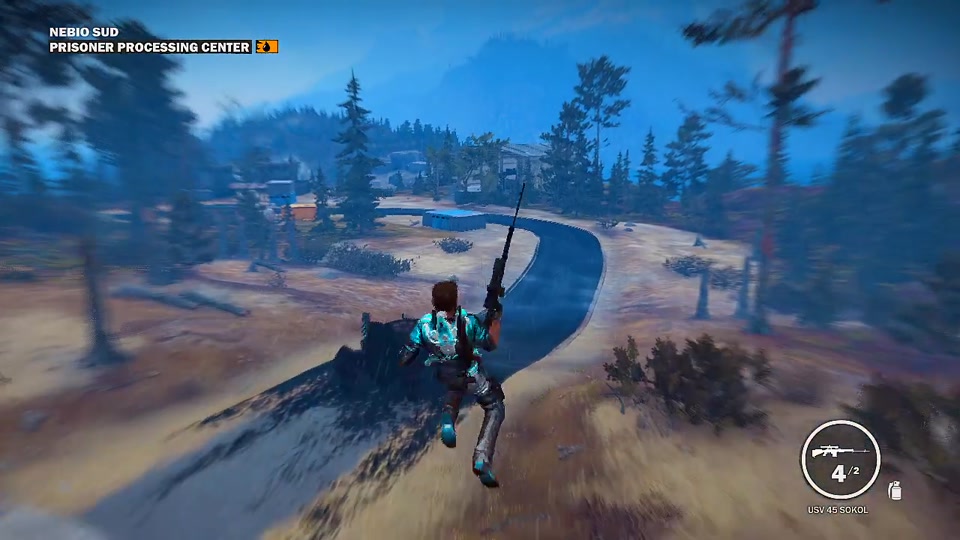Select the USV 45 Sokol weapon circle
Image resolution: width=960 pixels, height=540 pixels.
(x=840, y=460)
